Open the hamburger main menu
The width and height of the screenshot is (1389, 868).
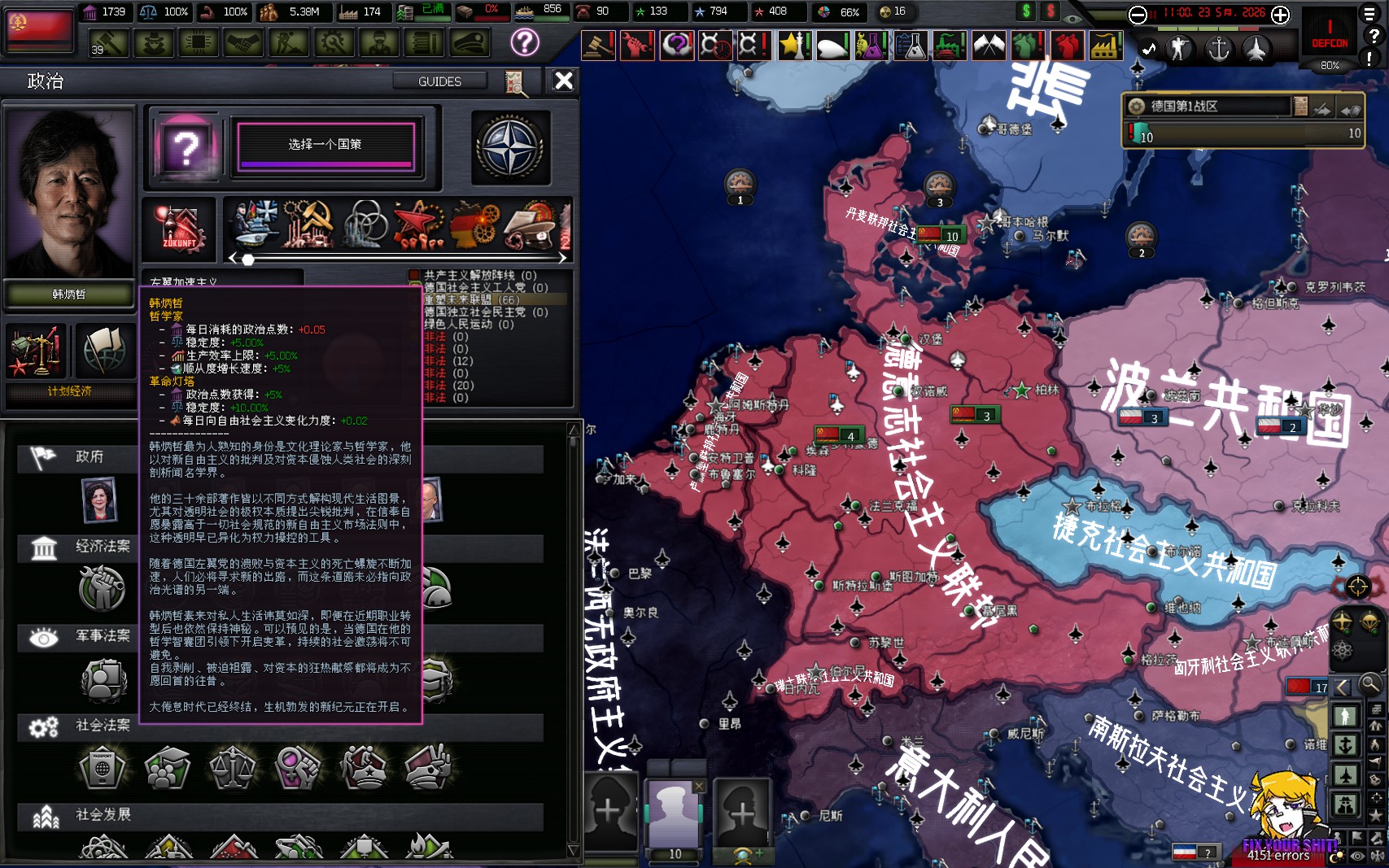[x=1371, y=14]
